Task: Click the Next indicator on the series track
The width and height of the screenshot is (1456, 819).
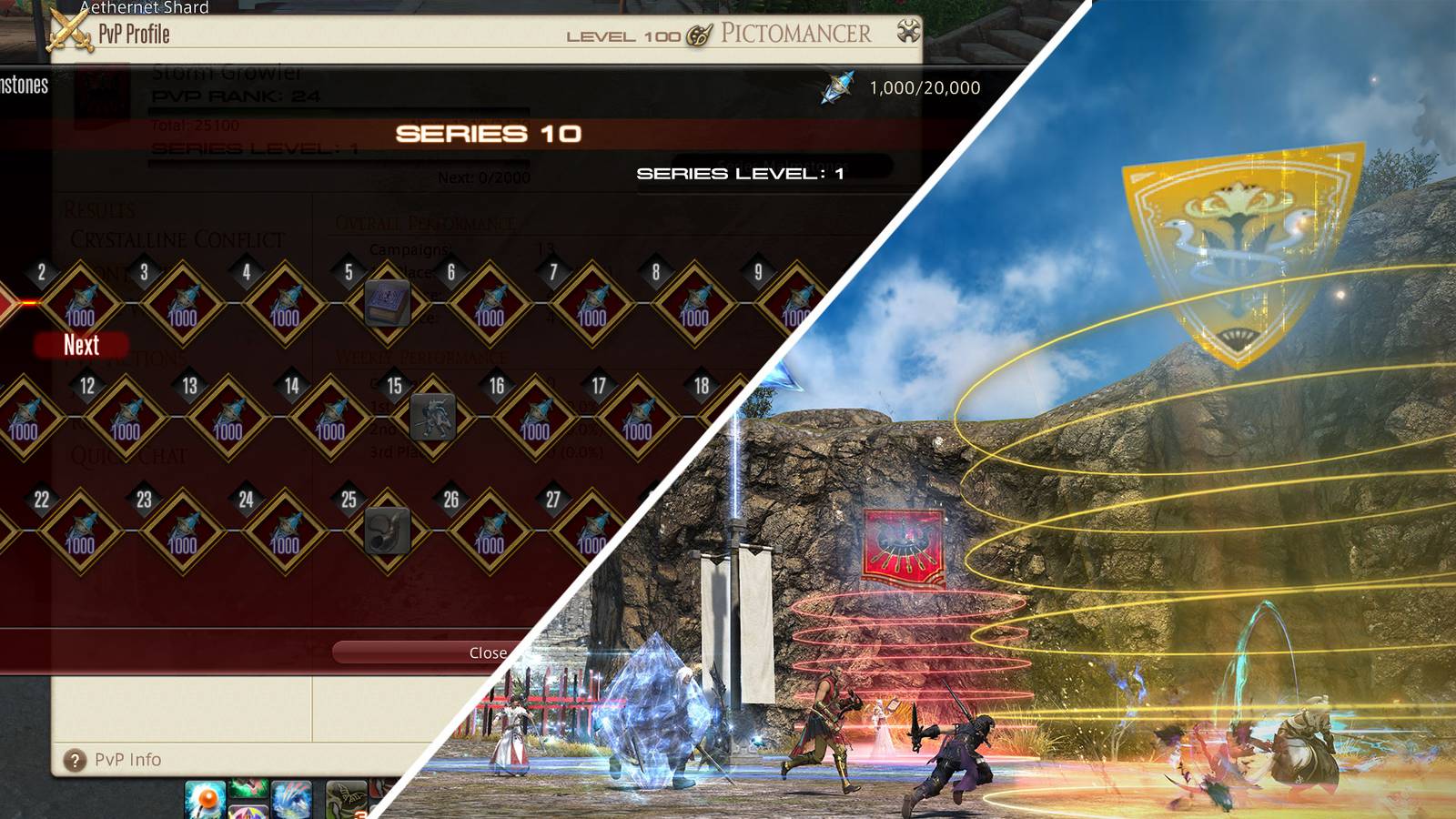Action: [x=83, y=345]
